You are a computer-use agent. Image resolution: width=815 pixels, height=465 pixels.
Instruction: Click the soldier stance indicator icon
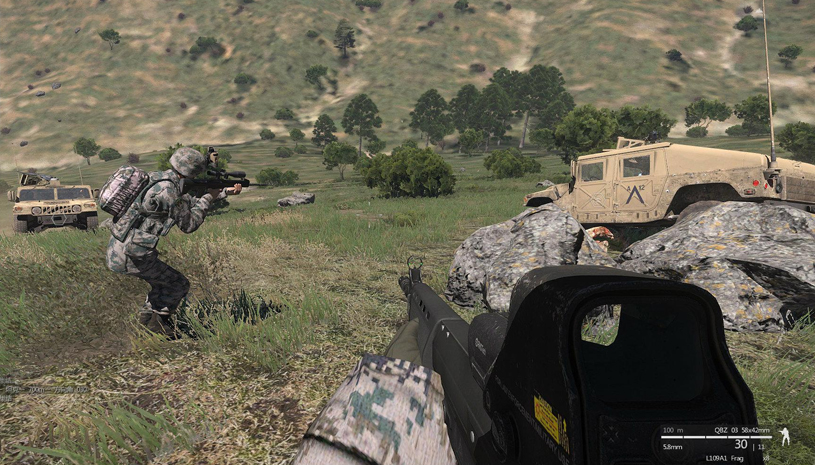[784, 437]
